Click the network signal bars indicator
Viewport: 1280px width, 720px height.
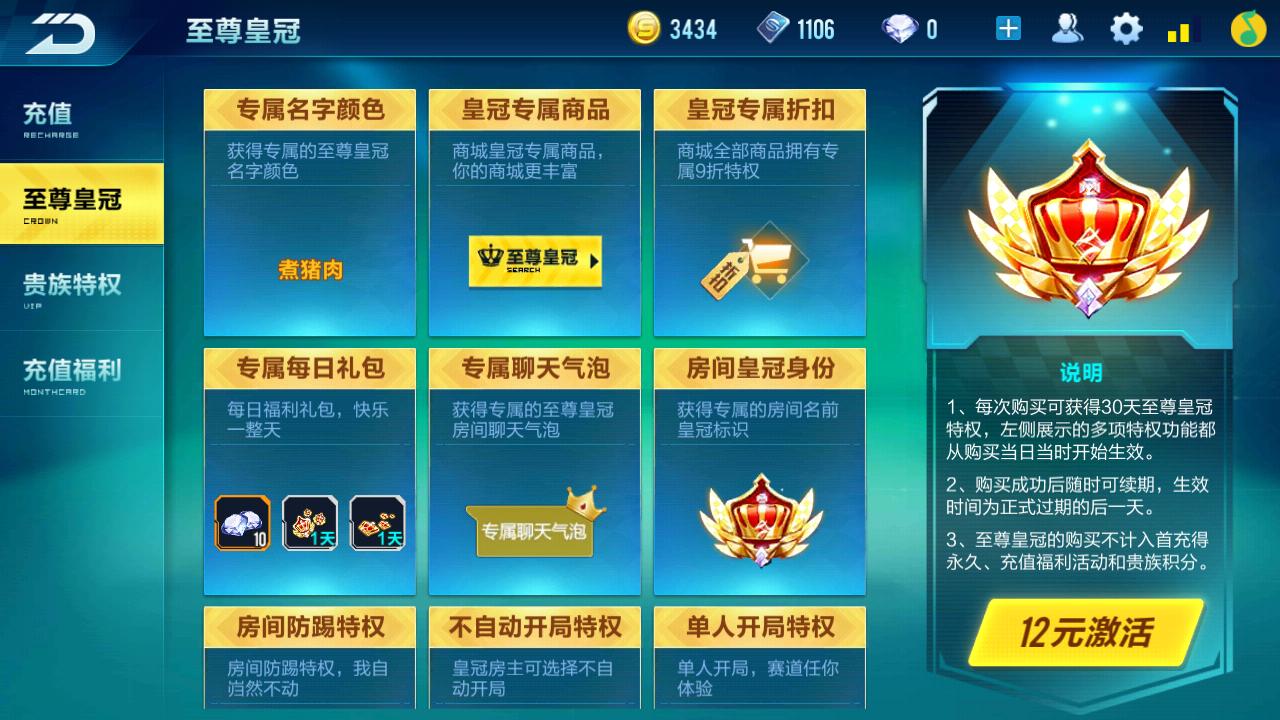tap(1180, 30)
